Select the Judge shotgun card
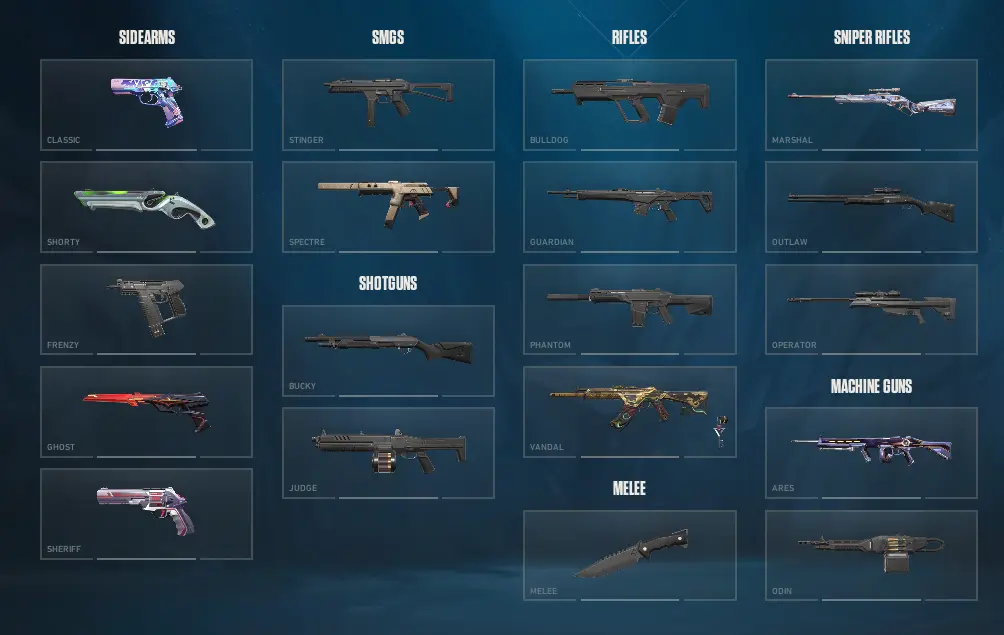Screen dimensions: 1004x635 (388, 452)
